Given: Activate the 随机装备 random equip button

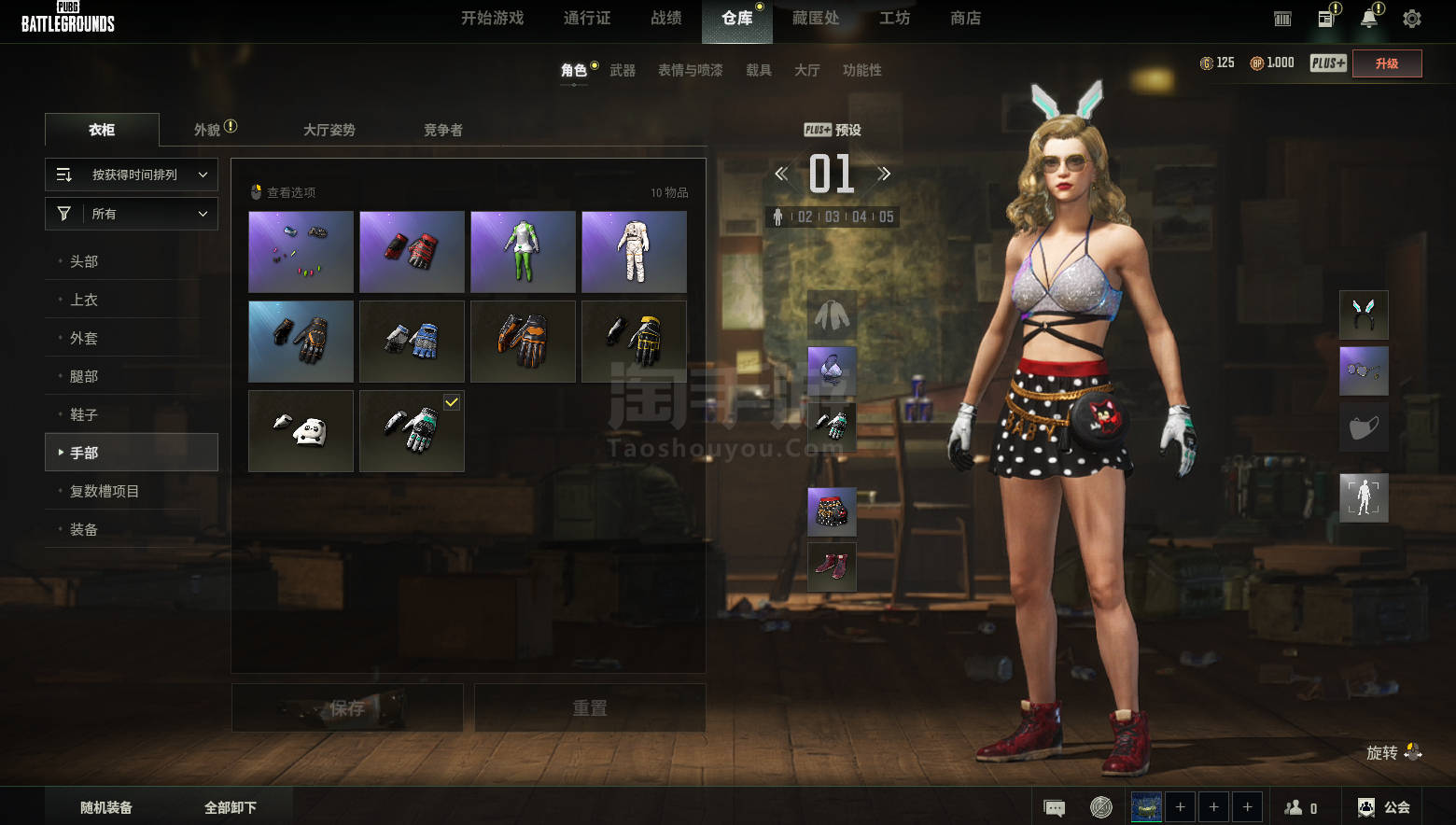Looking at the screenshot, I should pos(106,807).
